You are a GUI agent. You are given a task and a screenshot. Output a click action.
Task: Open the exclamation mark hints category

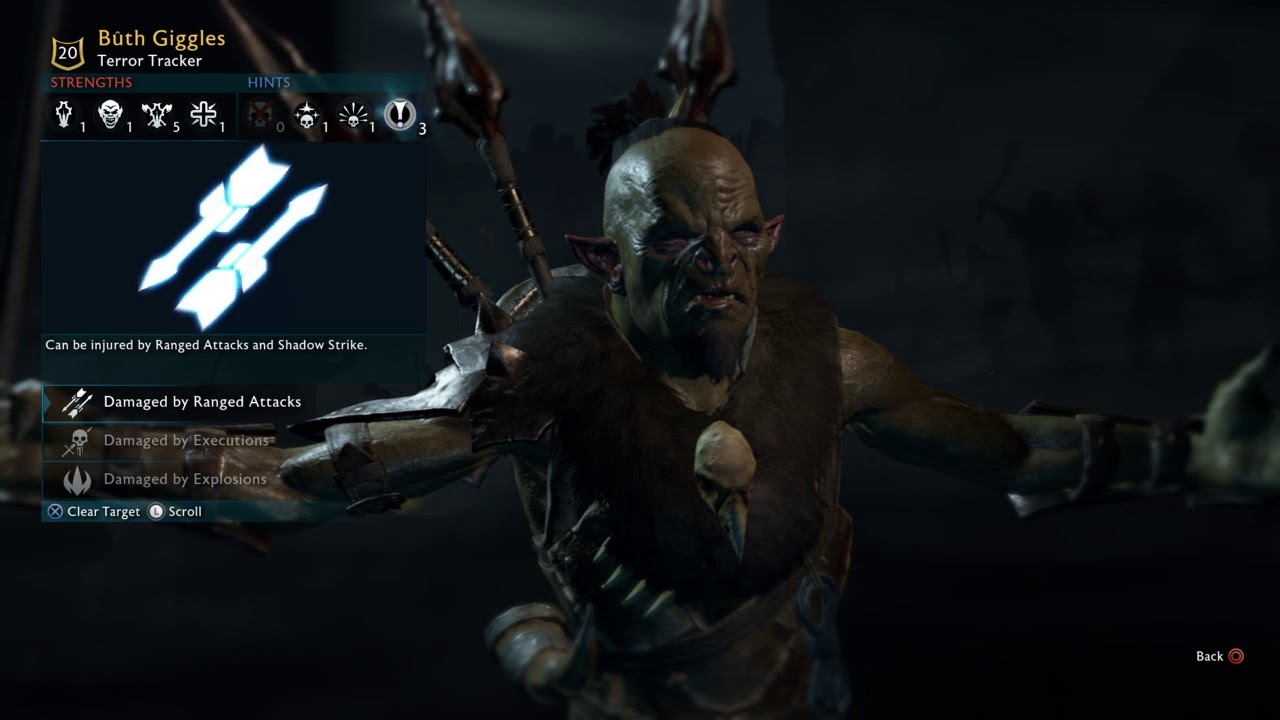click(400, 116)
